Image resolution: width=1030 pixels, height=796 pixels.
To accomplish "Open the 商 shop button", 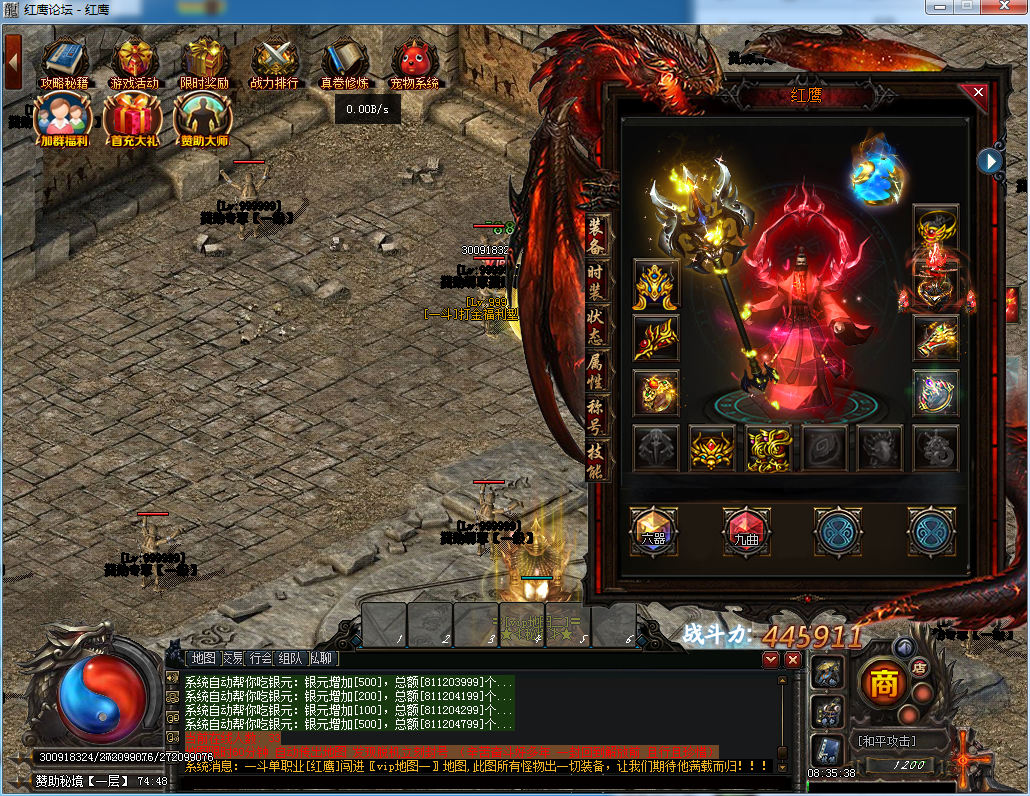I will point(882,685).
